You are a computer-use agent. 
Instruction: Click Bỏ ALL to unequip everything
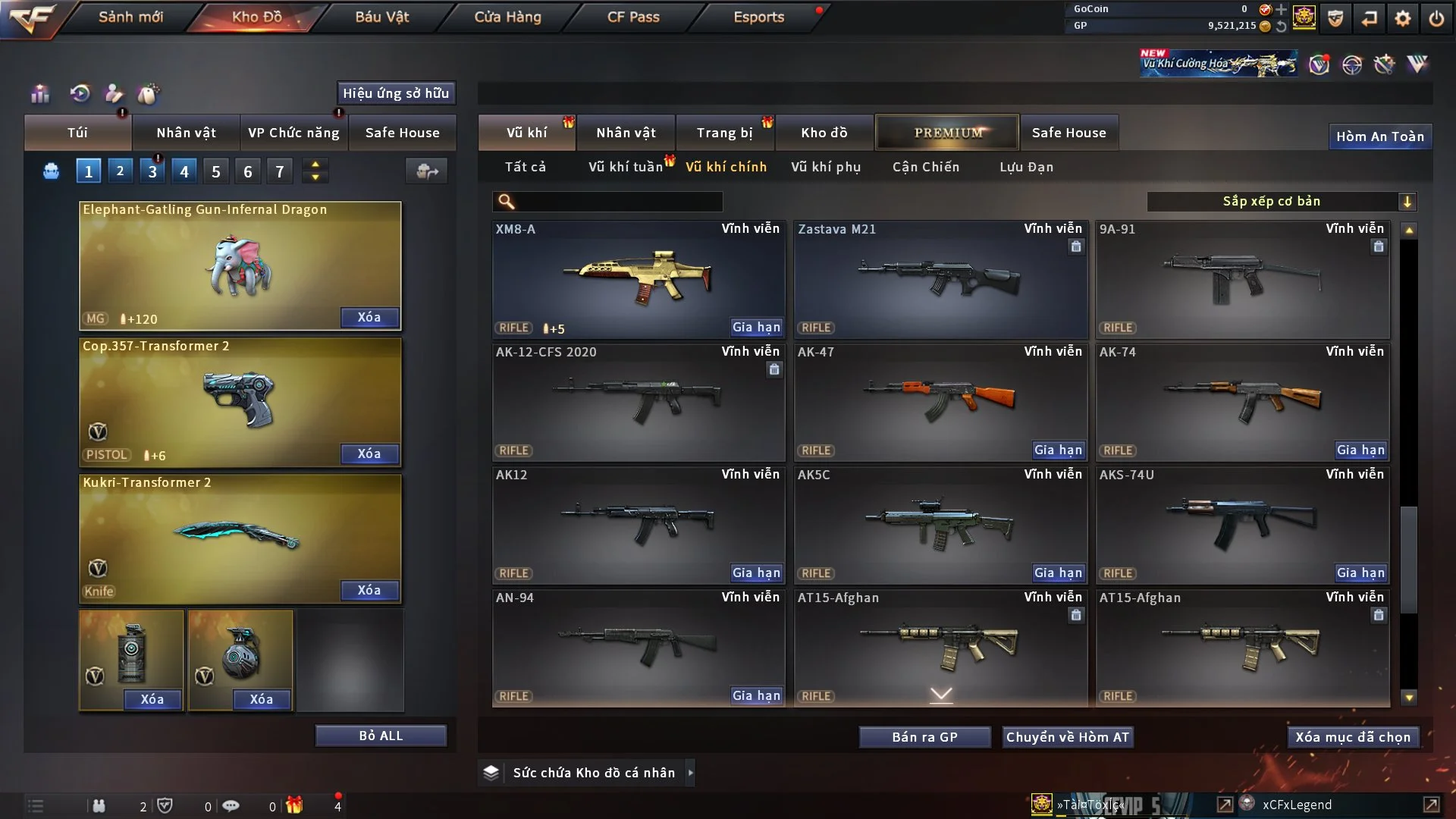click(x=381, y=736)
